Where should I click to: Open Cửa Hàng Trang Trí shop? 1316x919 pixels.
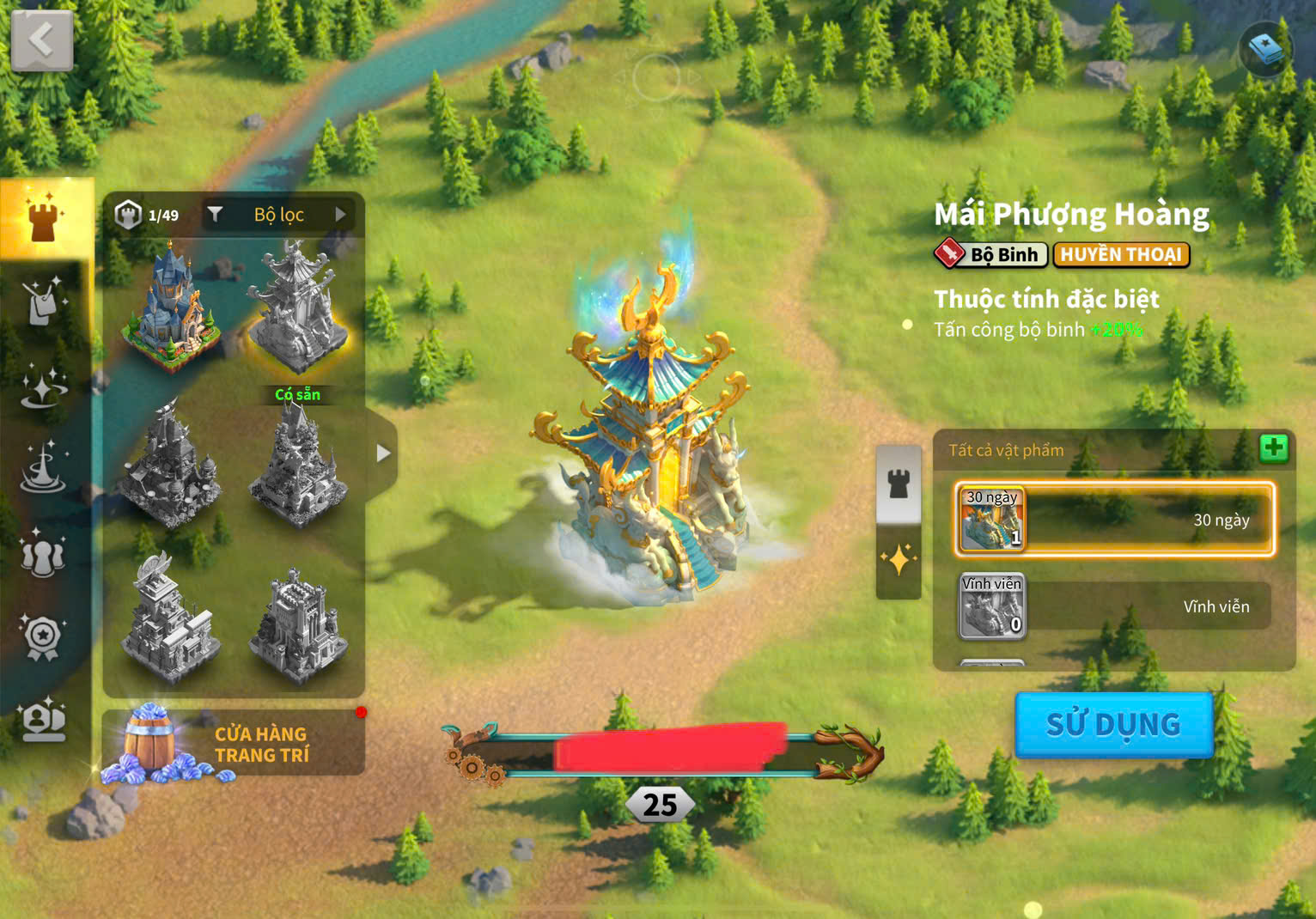point(233,744)
